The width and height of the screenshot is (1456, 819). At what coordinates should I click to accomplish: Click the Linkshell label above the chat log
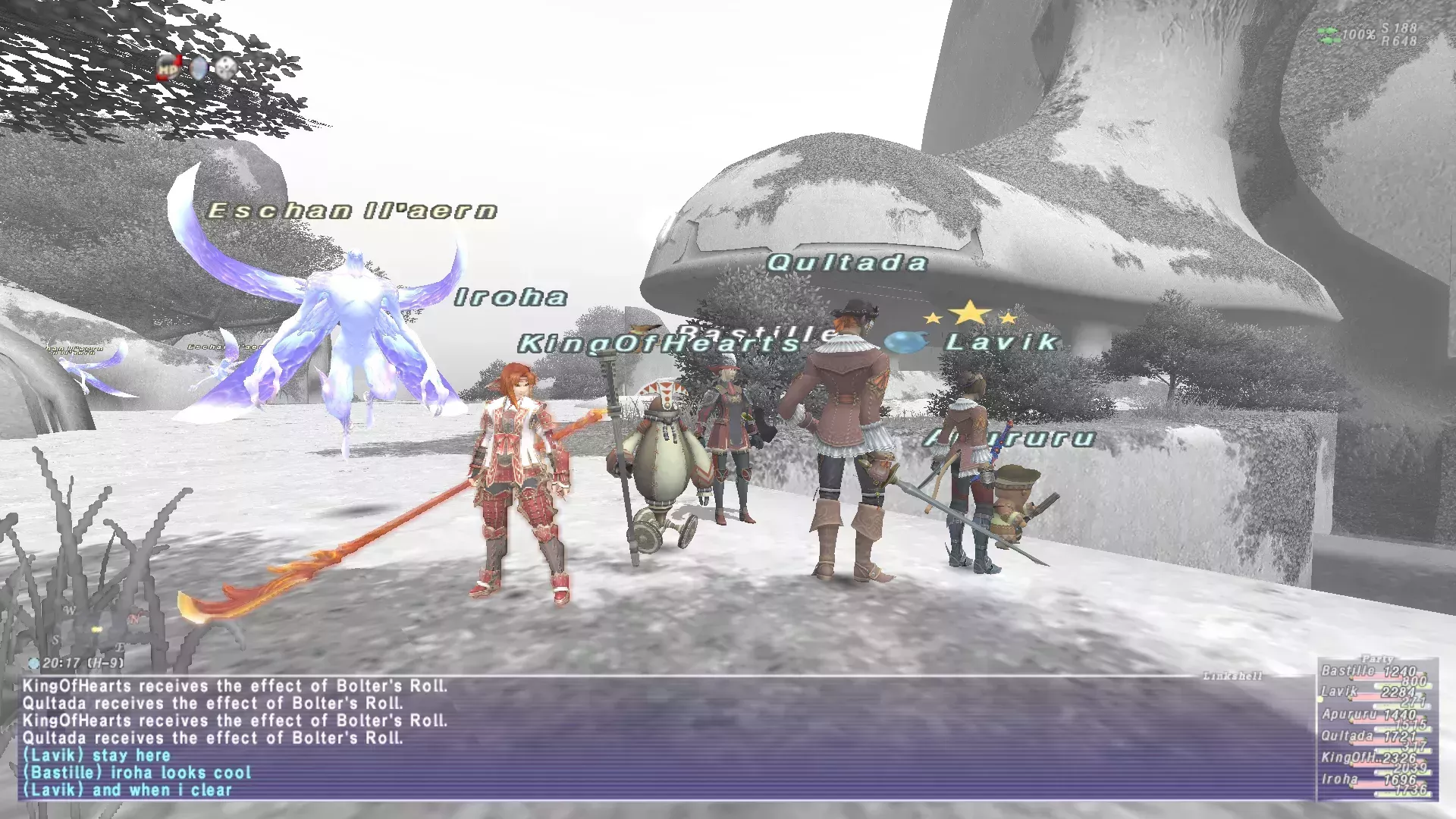point(1233,673)
